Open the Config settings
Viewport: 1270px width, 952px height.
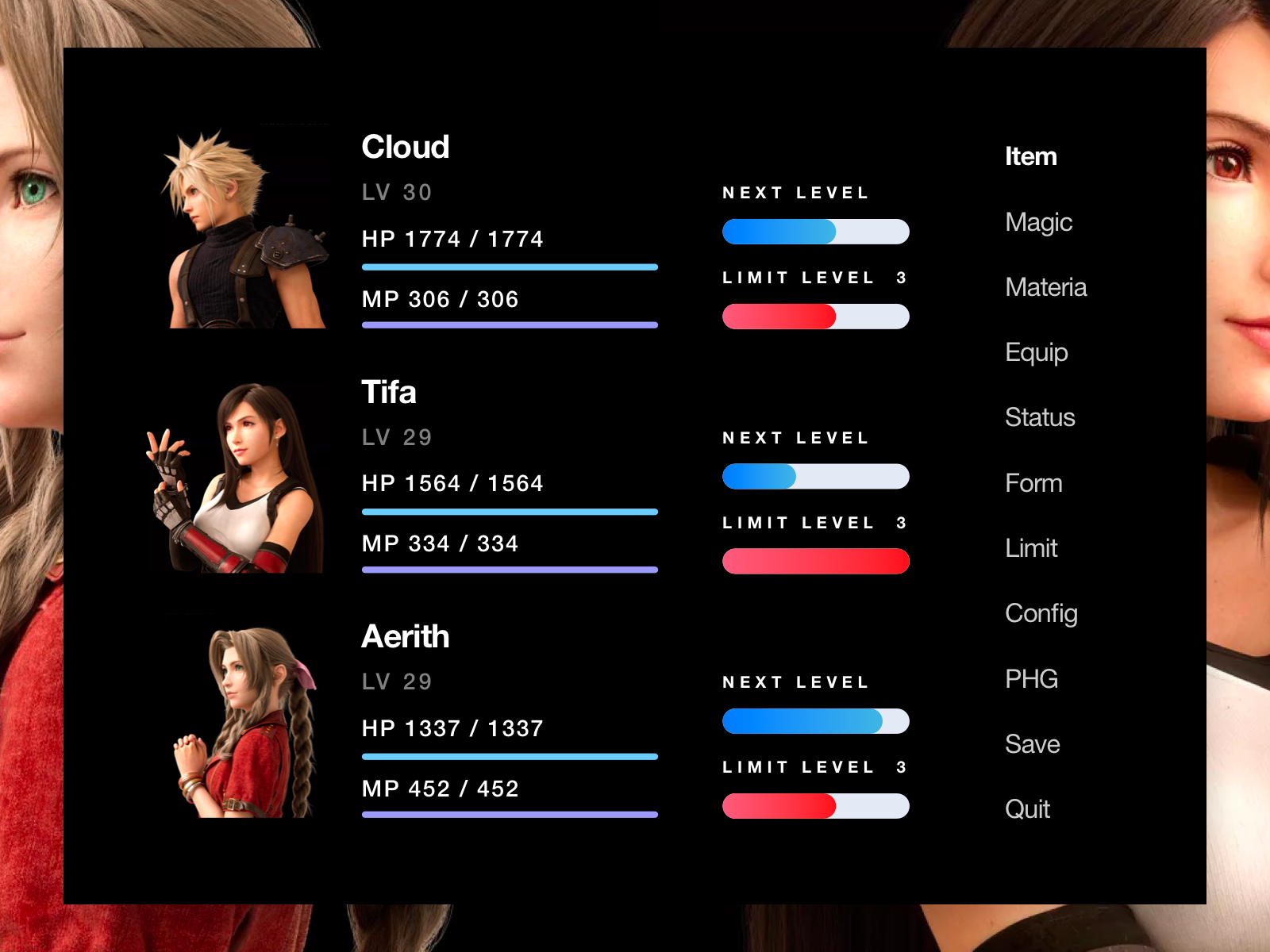[1041, 613]
